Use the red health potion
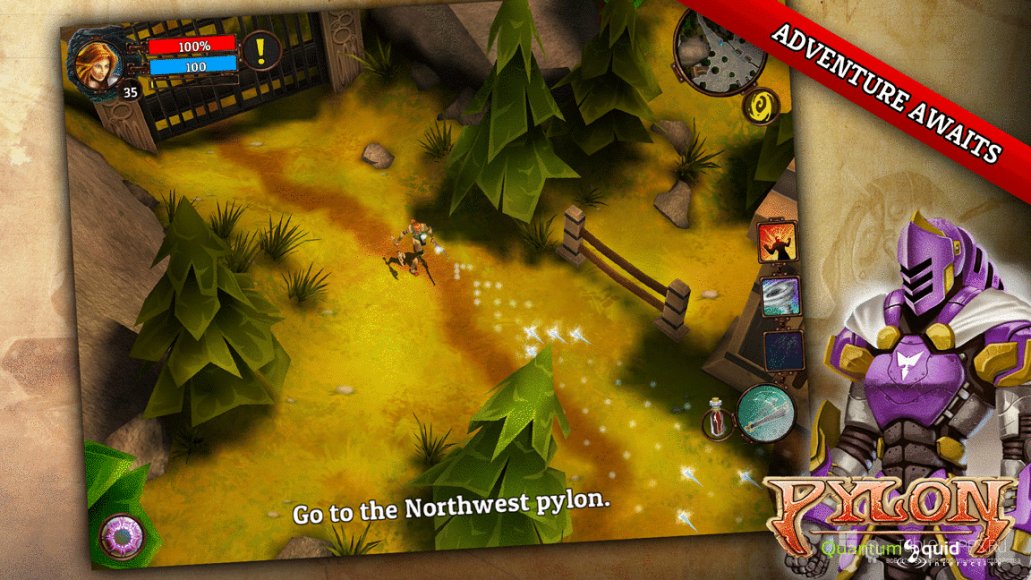 (716, 419)
